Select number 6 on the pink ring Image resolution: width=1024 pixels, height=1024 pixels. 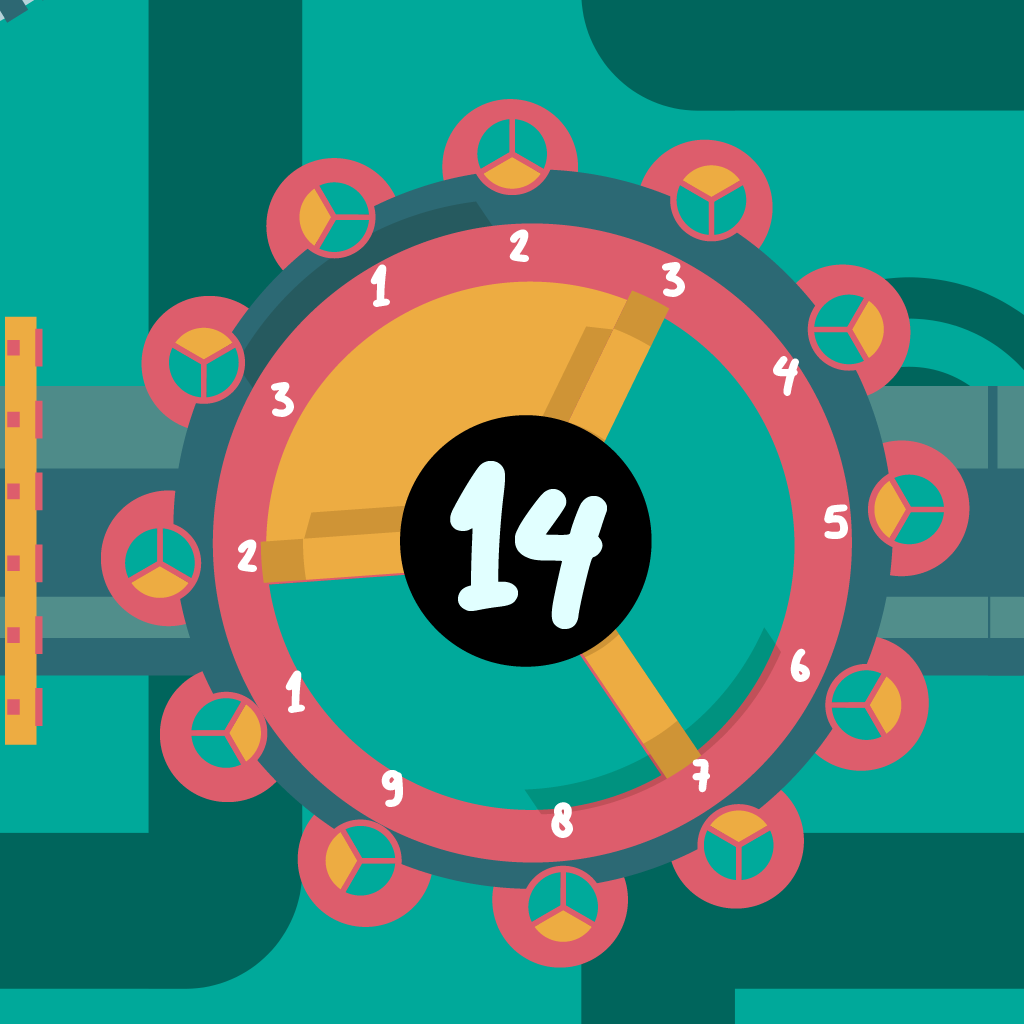pos(799,665)
